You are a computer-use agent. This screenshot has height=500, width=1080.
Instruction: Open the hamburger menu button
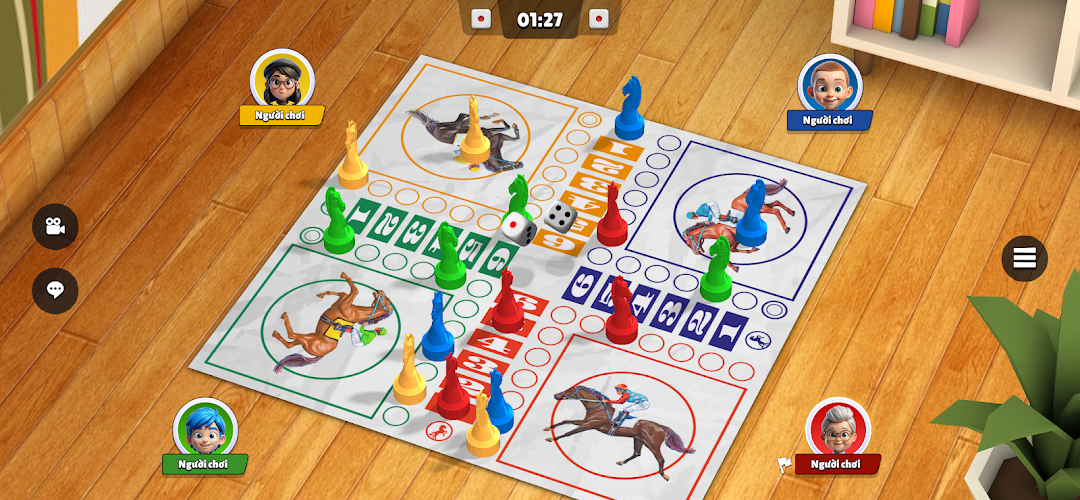pos(1025,258)
